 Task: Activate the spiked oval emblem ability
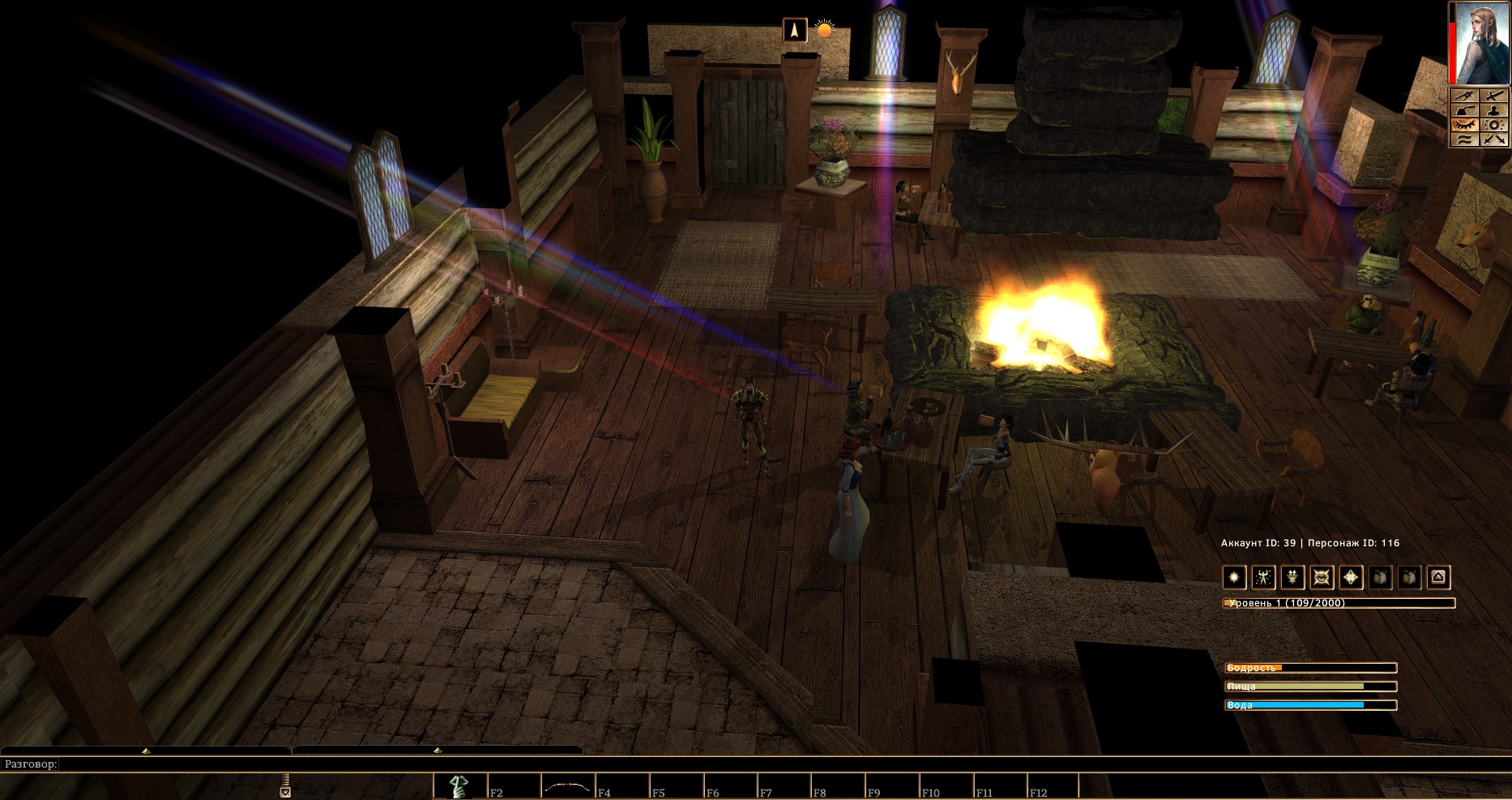(x=1322, y=577)
